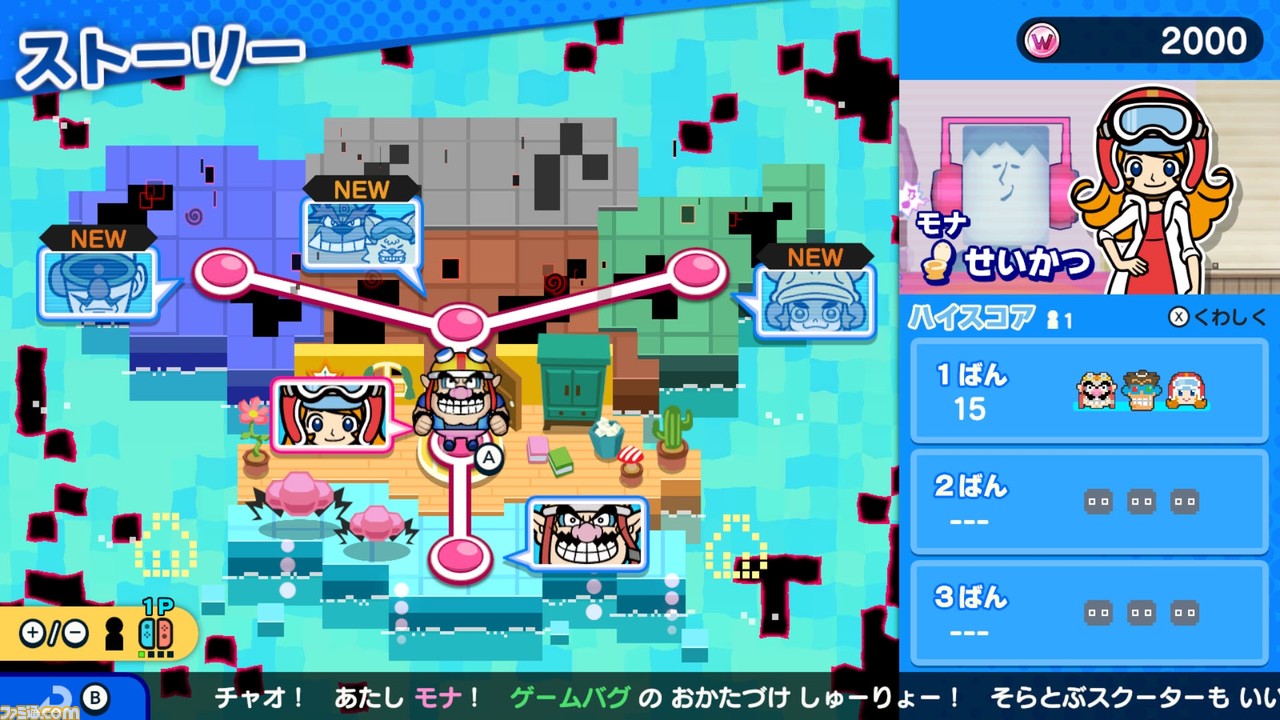Select the 2ばん high score card
Image resolution: width=1280 pixels, height=720 pixels.
pos(1088,499)
